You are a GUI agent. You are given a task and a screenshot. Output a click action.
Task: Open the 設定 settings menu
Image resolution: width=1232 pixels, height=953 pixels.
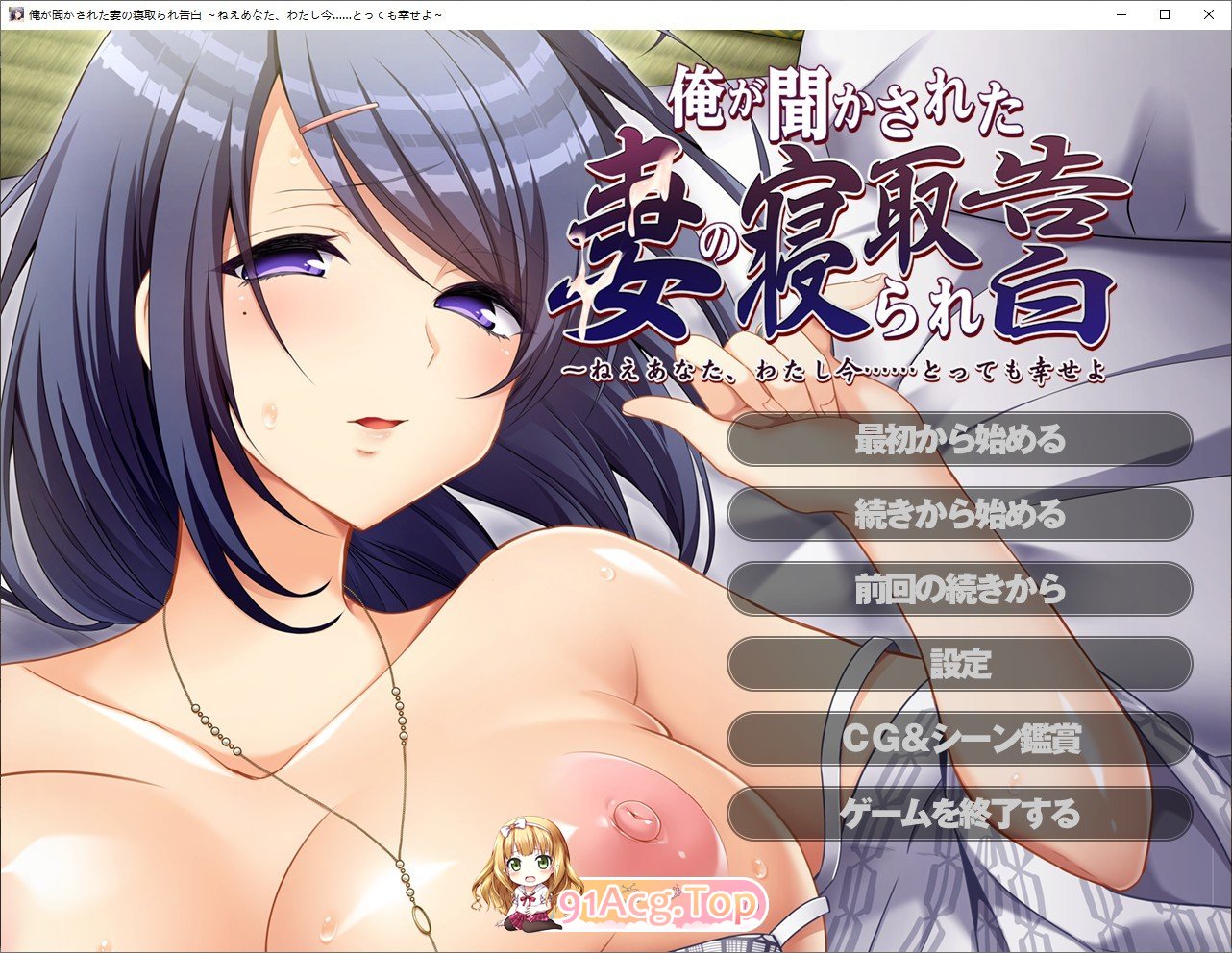pyautogui.click(x=957, y=664)
